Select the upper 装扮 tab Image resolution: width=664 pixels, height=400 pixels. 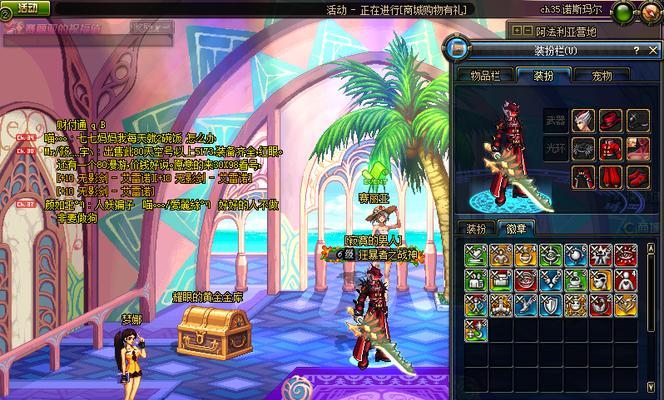pyautogui.click(x=542, y=74)
